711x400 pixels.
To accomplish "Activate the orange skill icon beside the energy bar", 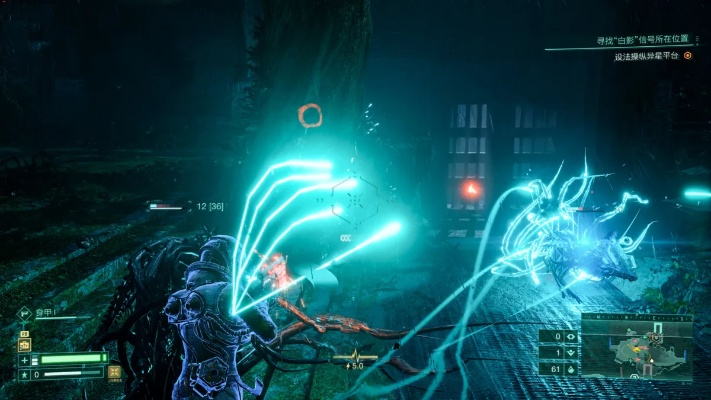I will (116, 373).
